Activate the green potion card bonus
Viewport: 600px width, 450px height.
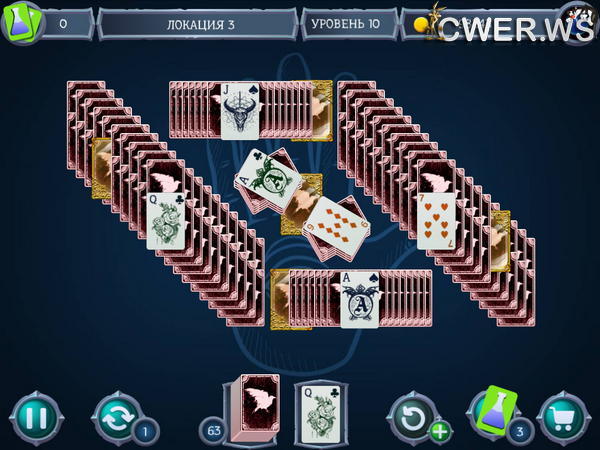pyautogui.click(x=492, y=410)
